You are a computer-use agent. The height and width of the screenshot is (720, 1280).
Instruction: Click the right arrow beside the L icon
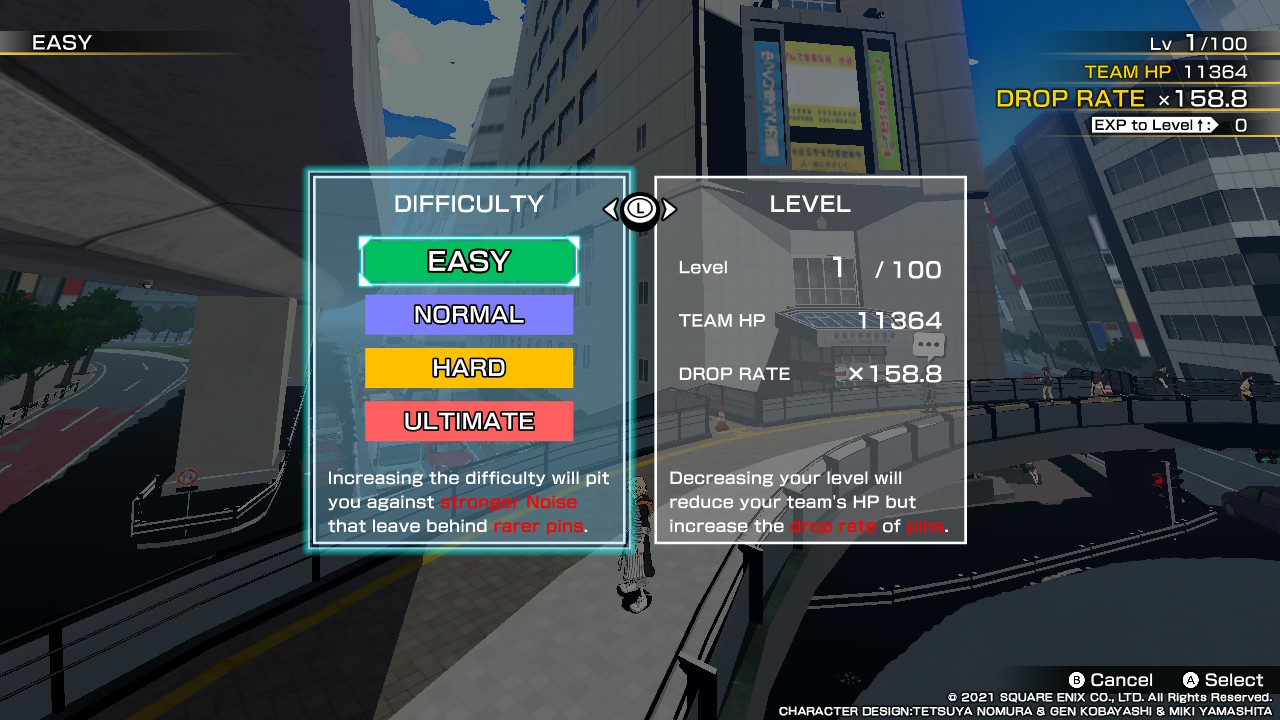(x=668, y=208)
